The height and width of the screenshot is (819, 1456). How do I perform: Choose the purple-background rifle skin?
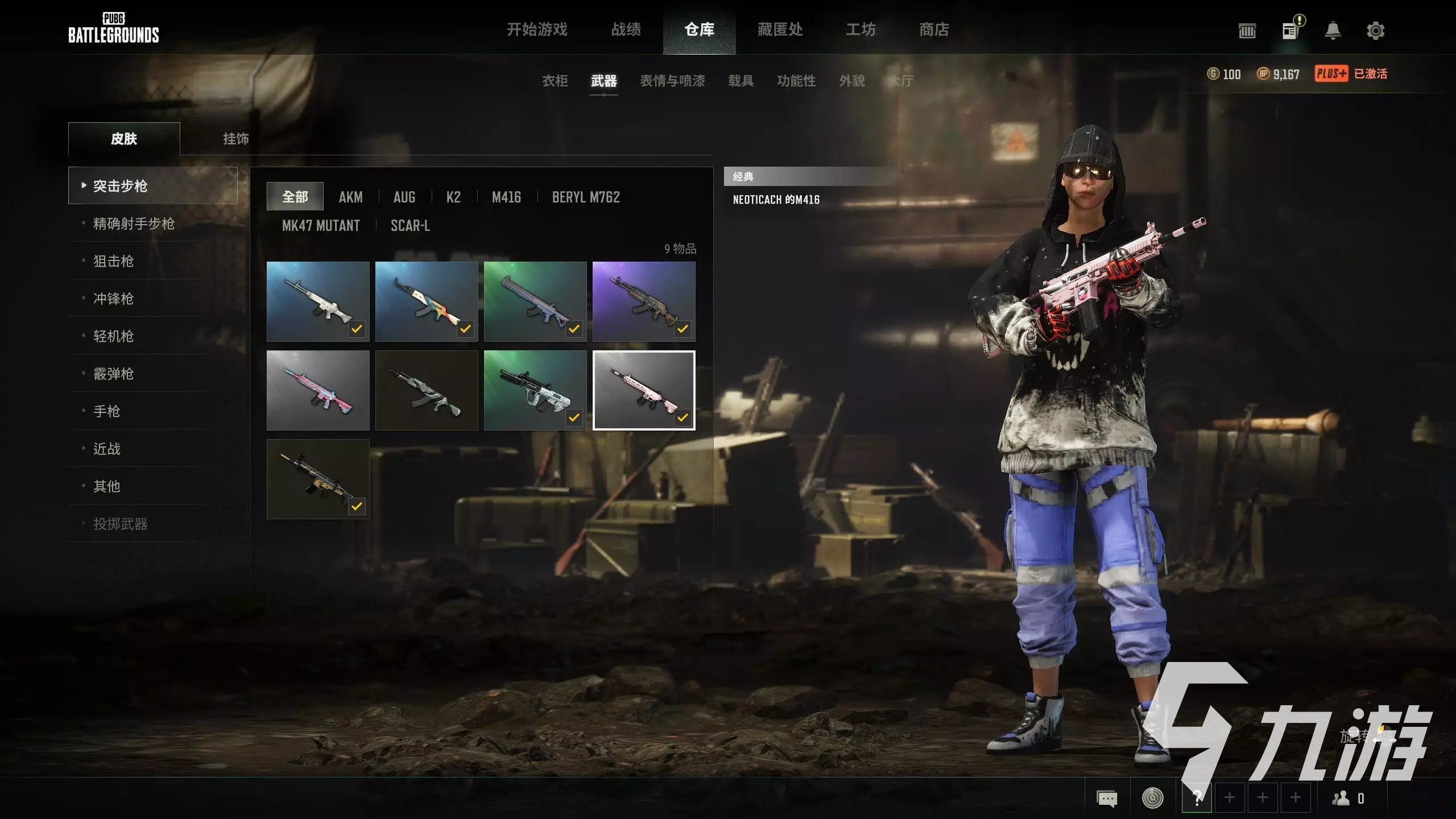click(x=643, y=301)
